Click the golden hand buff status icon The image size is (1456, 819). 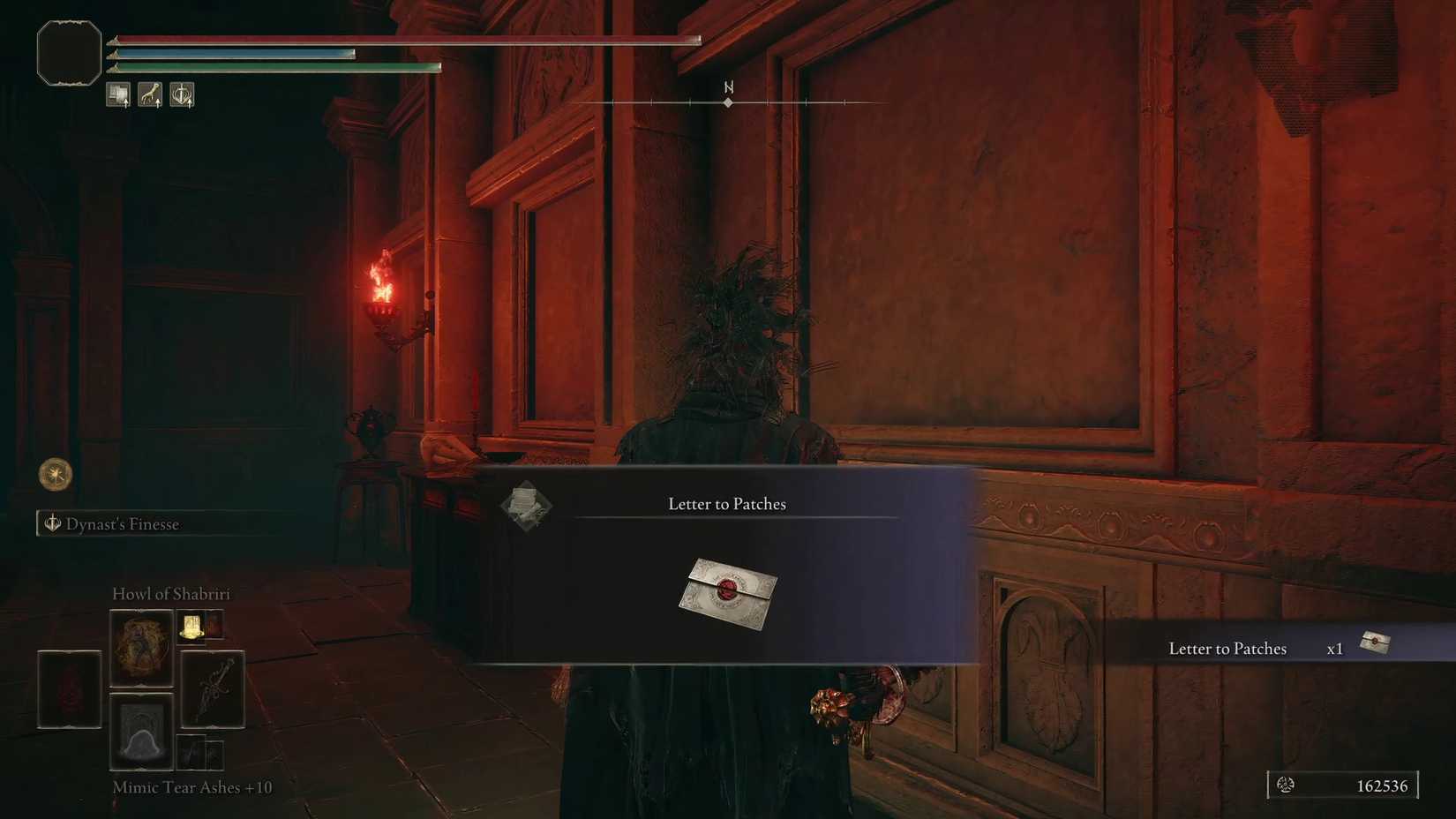click(x=150, y=94)
